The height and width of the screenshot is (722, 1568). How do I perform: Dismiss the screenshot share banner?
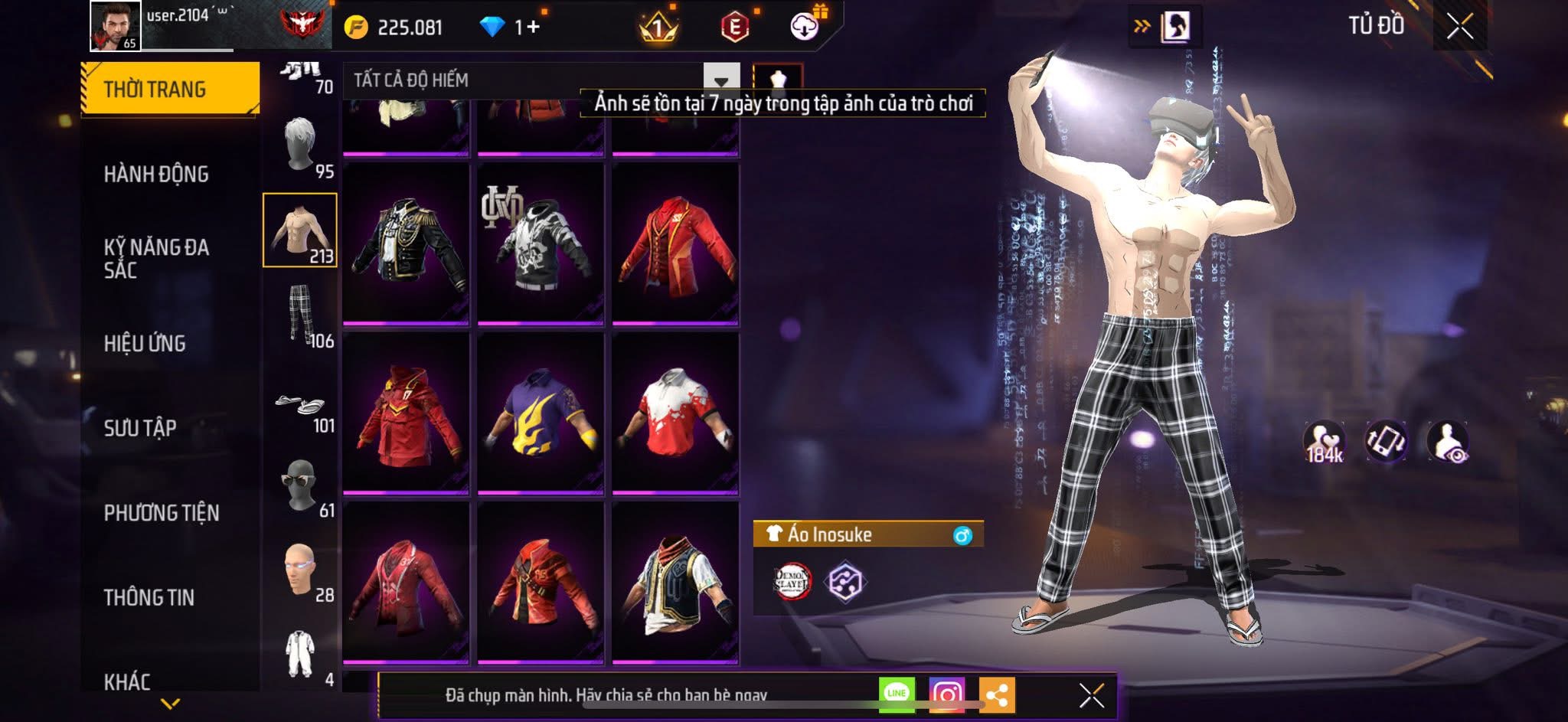tap(1091, 695)
